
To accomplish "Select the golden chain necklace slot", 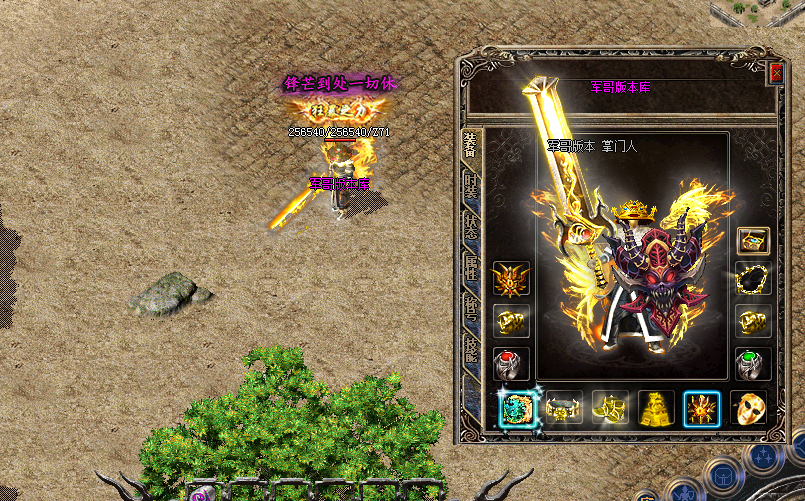I will [x=754, y=278].
